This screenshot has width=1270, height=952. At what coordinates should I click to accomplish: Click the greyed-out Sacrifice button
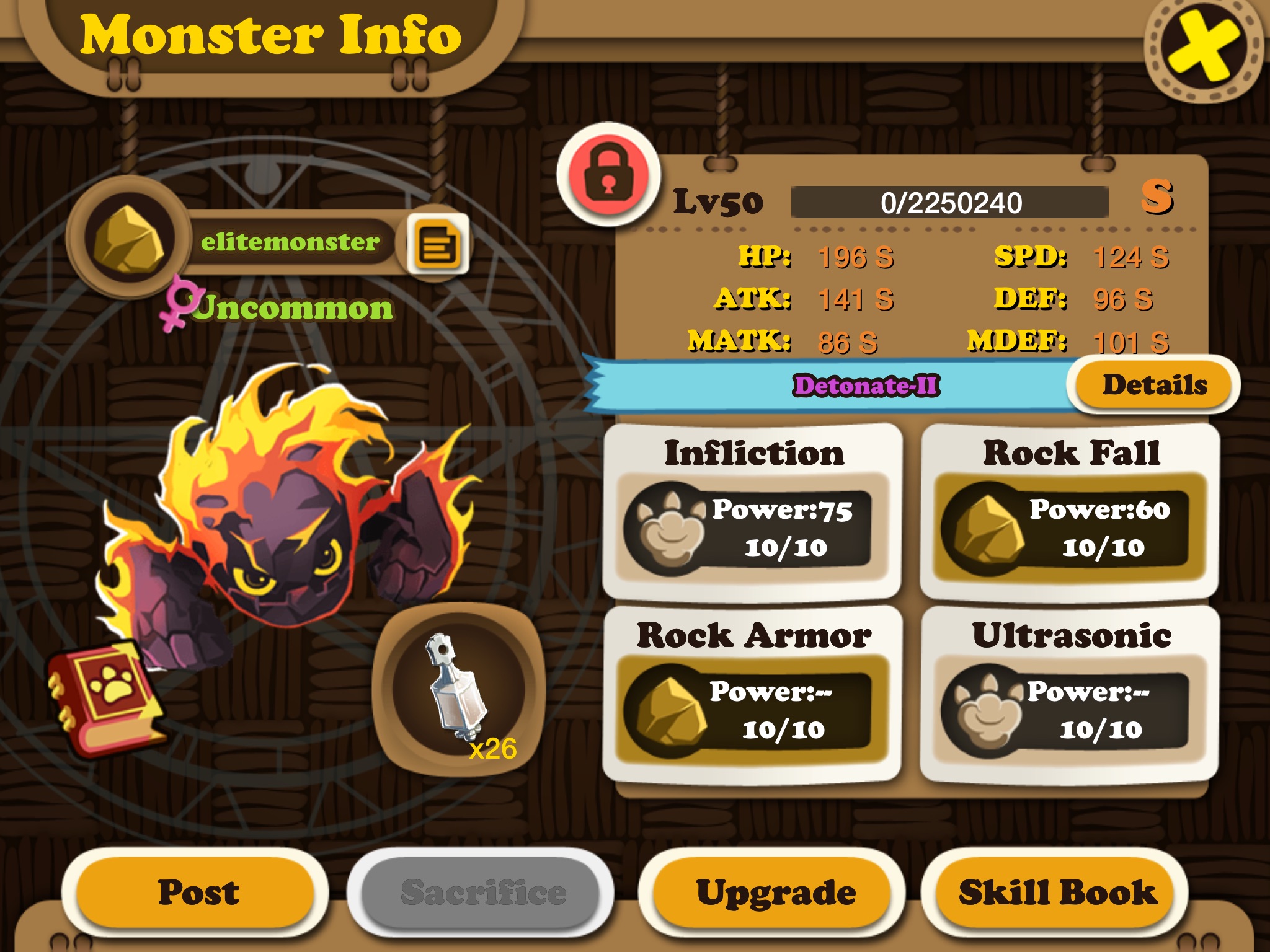(x=482, y=892)
